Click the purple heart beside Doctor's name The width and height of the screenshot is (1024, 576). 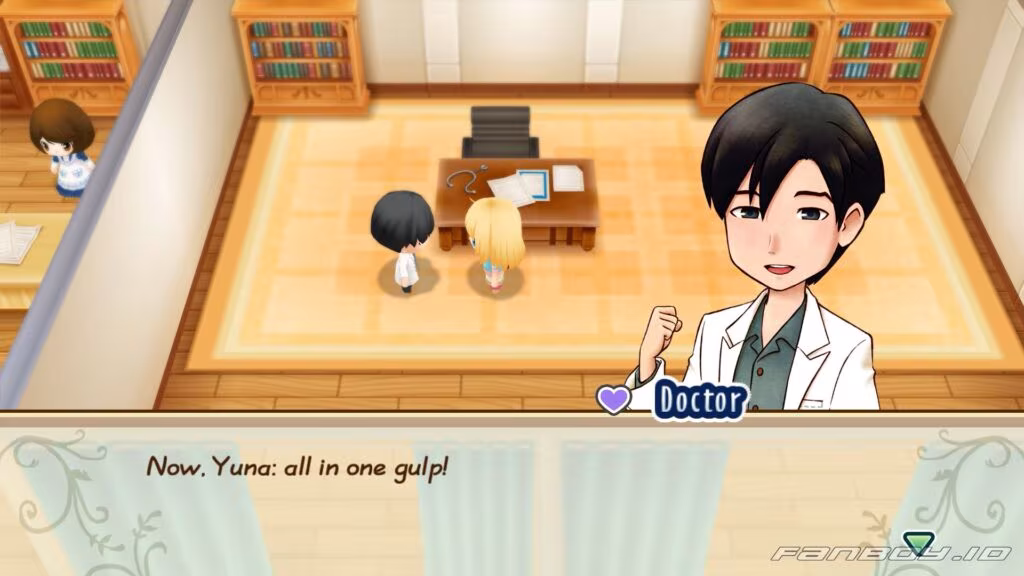click(x=613, y=398)
